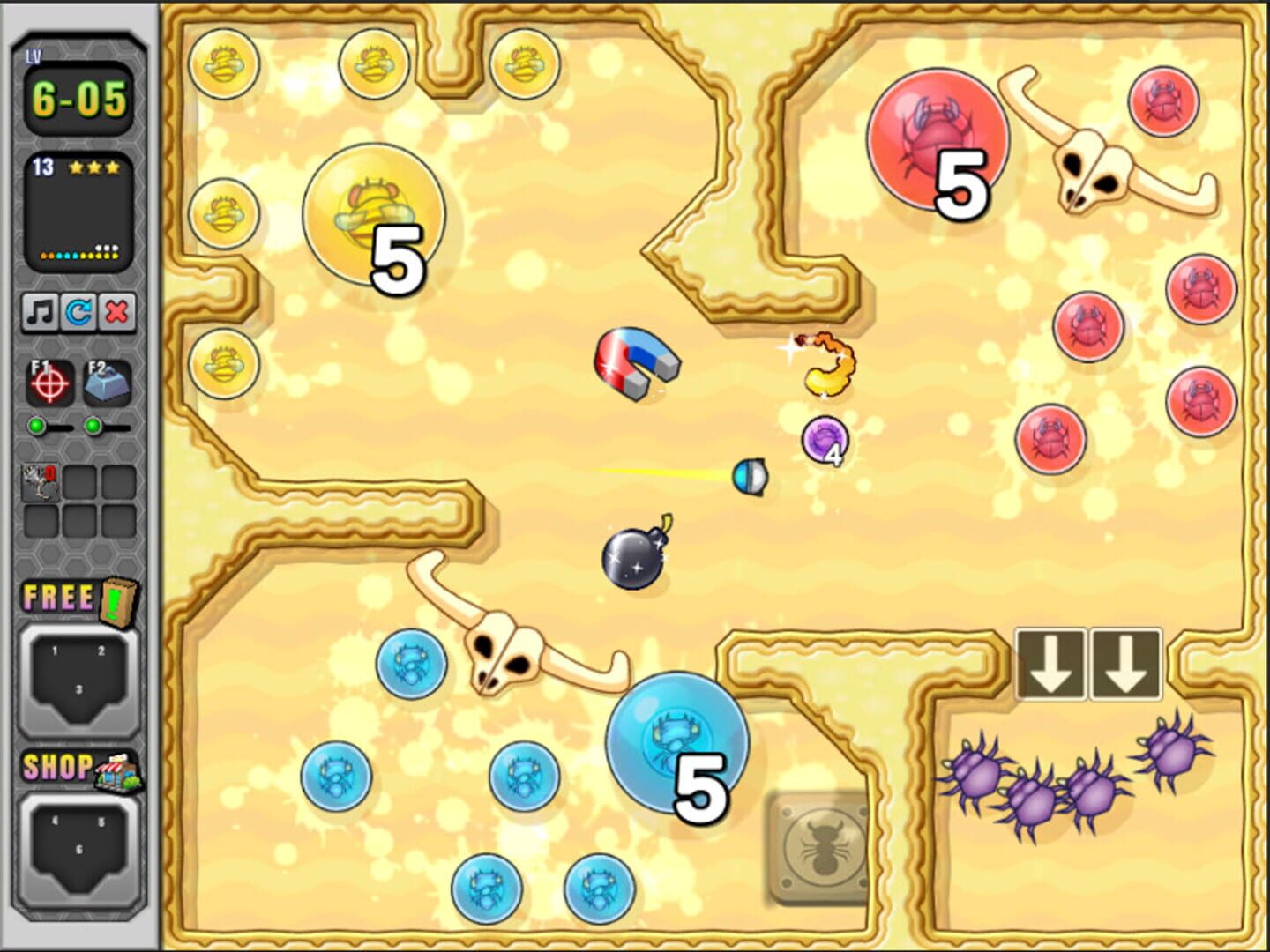Select the F2 metal ingot power-up
The width and height of the screenshot is (1270, 952).
pos(107,382)
